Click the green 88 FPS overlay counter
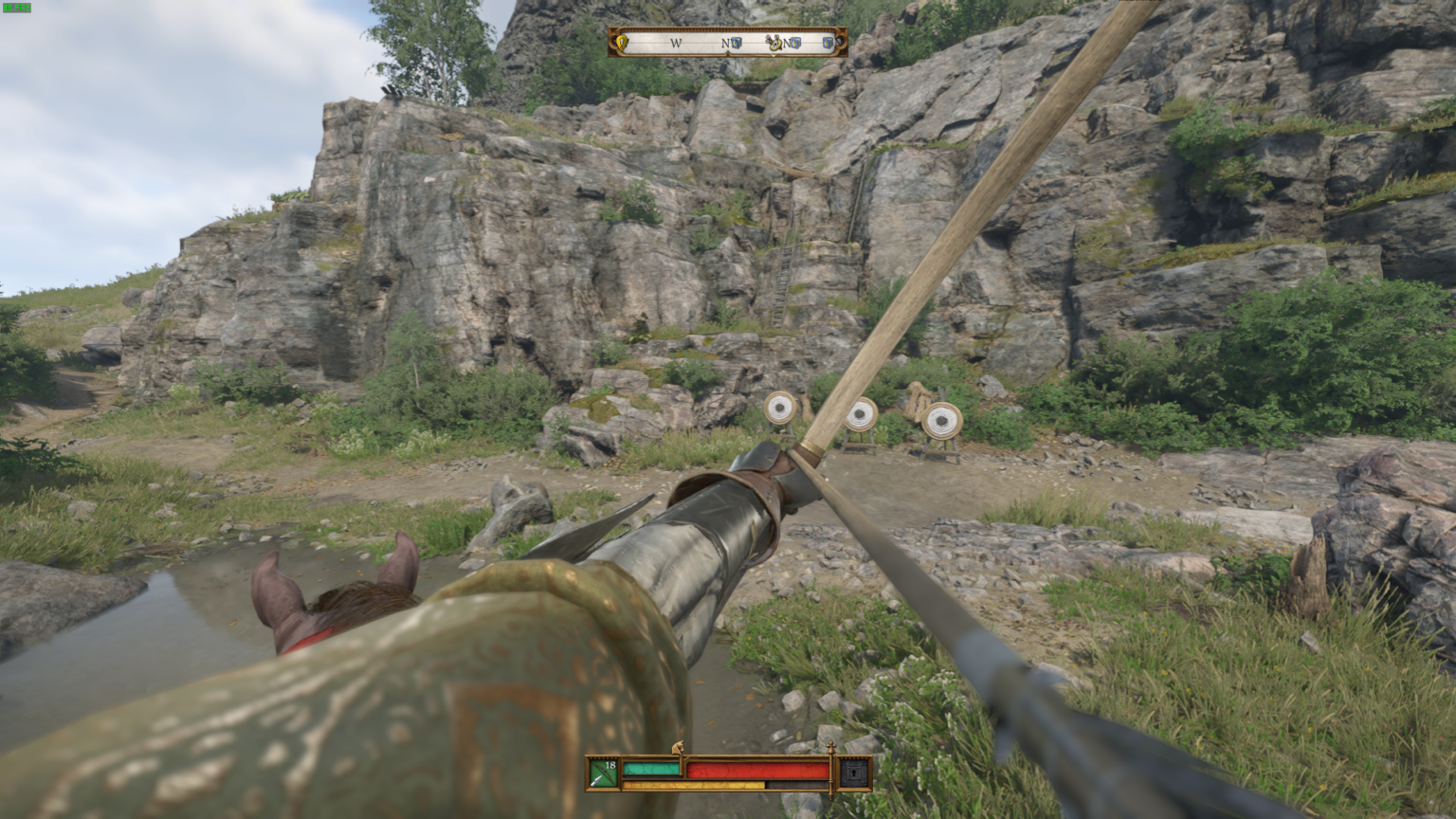Image resolution: width=1456 pixels, height=819 pixels. coord(16,9)
